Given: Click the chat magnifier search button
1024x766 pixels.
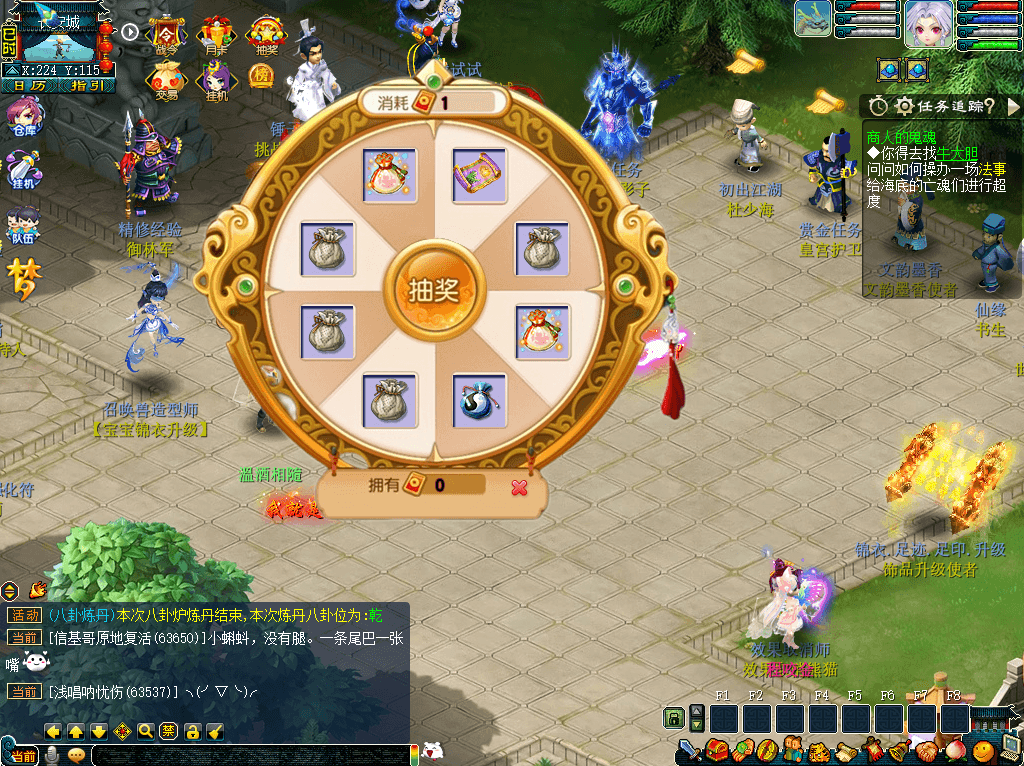Looking at the screenshot, I should (146, 731).
